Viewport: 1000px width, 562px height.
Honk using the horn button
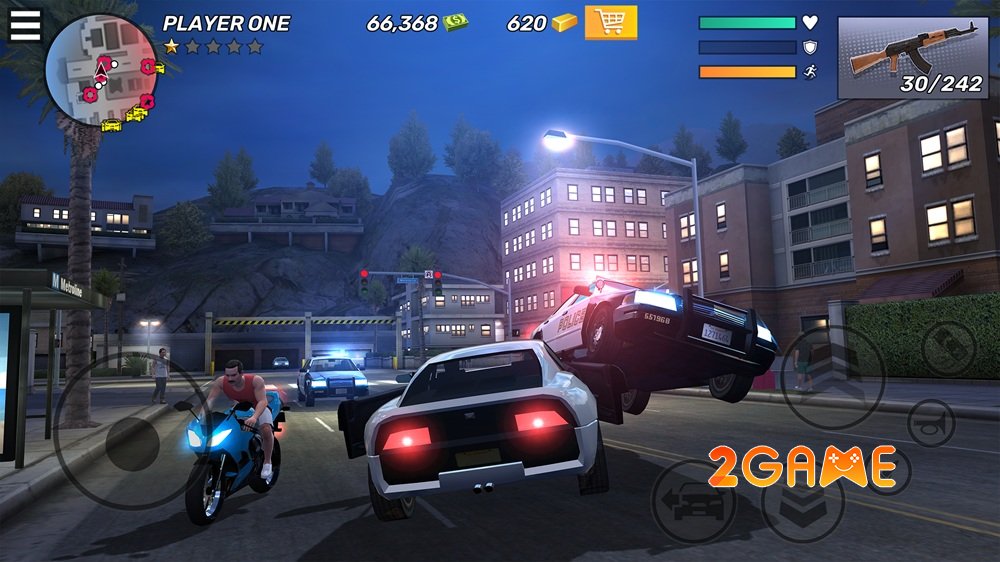click(931, 421)
